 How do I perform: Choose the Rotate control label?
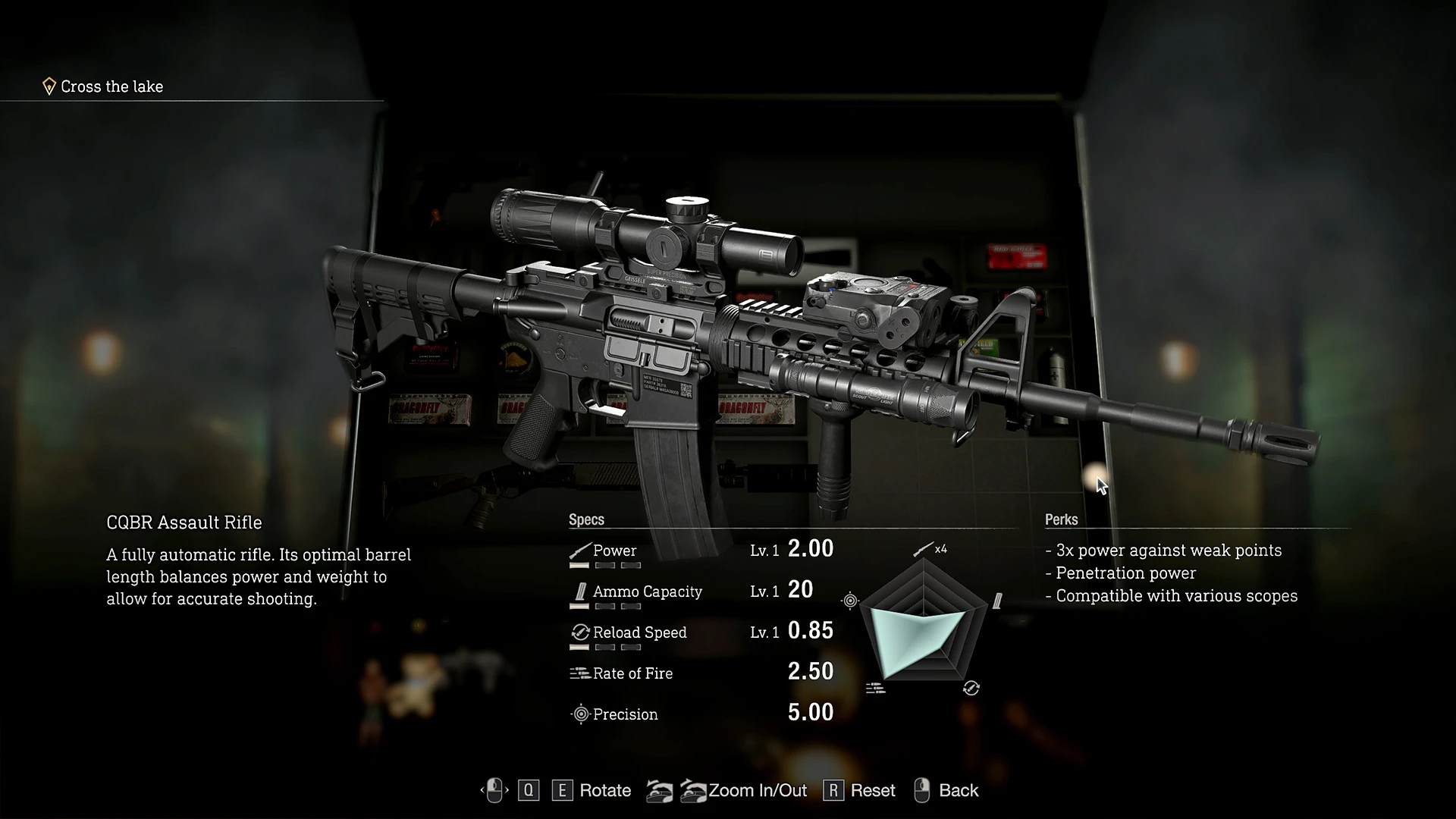pyautogui.click(x=604, y=790)
